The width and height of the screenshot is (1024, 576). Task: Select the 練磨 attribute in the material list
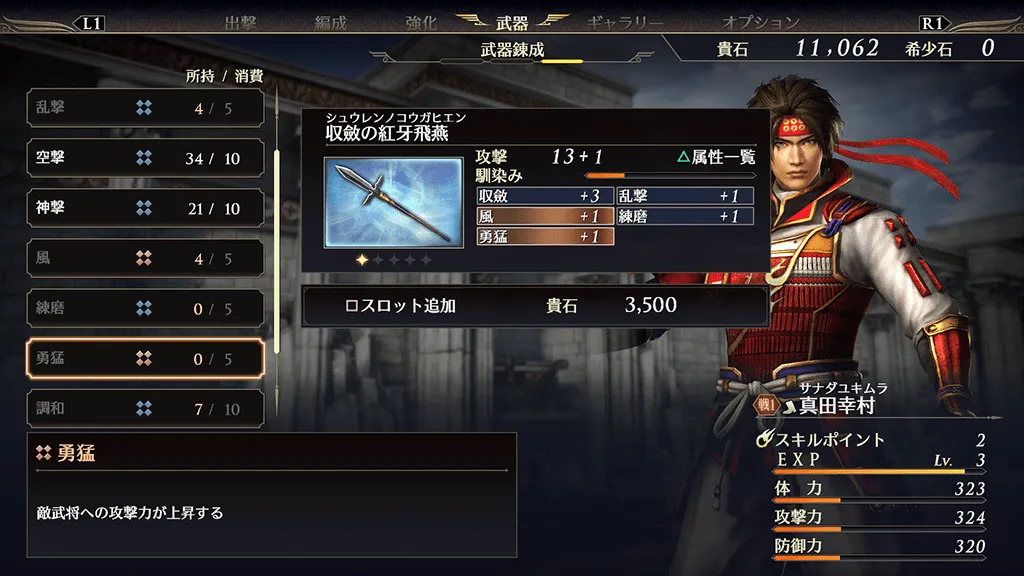click(145, 308)
